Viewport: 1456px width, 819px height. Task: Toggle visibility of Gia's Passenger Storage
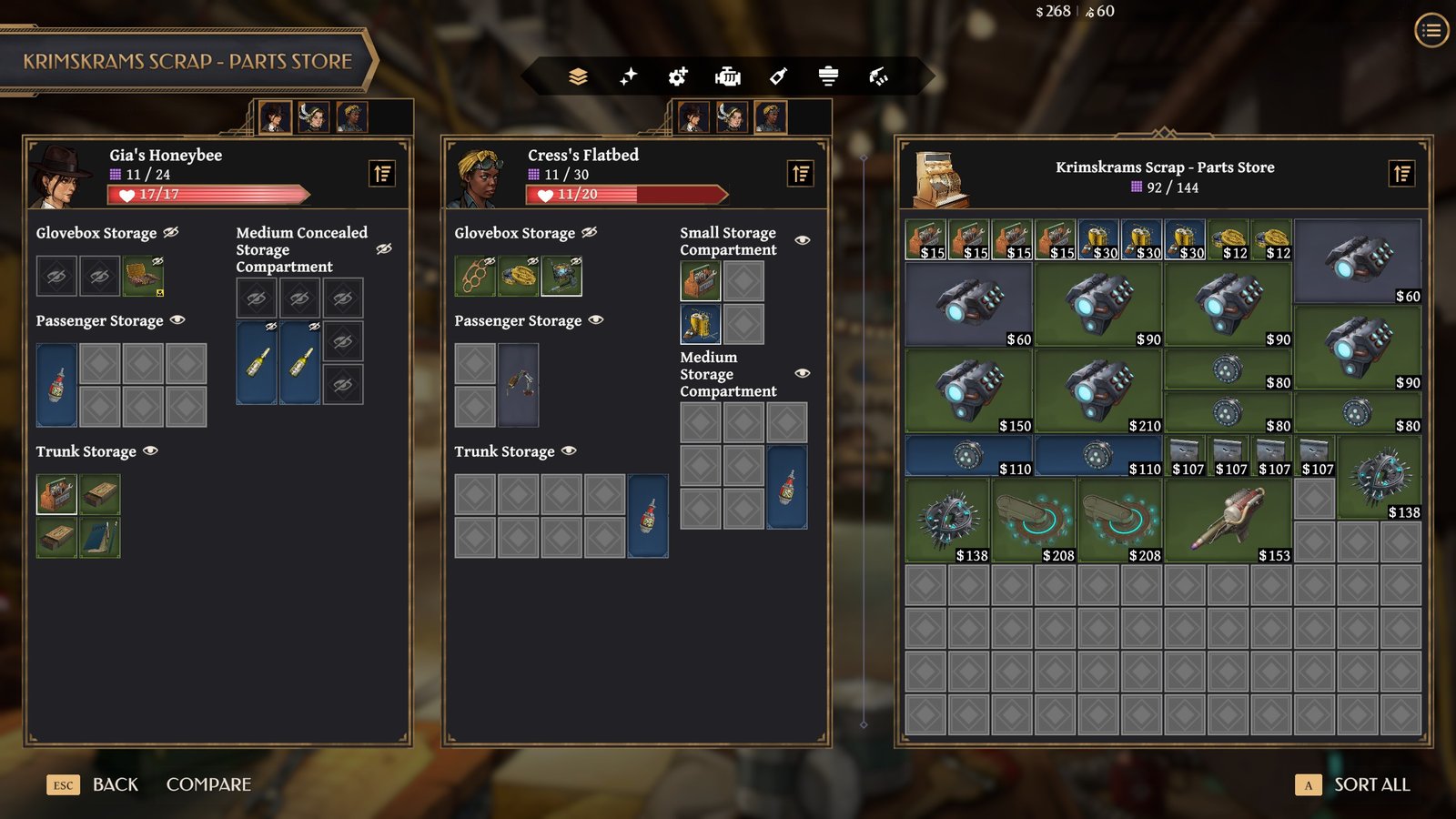177,320
